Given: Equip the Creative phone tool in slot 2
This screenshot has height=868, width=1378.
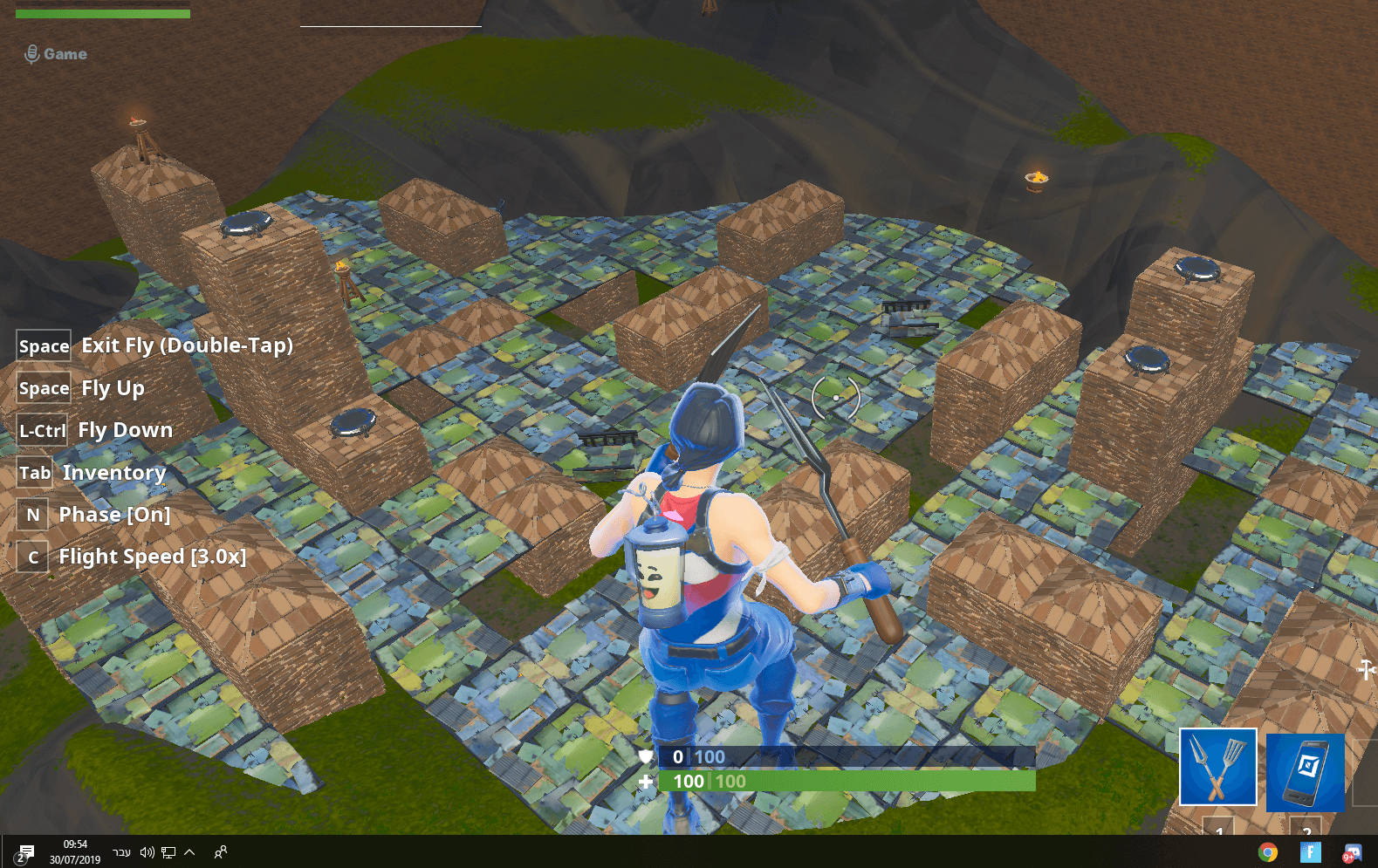Looking at the screenshot, I should [x=1306, y=772].
